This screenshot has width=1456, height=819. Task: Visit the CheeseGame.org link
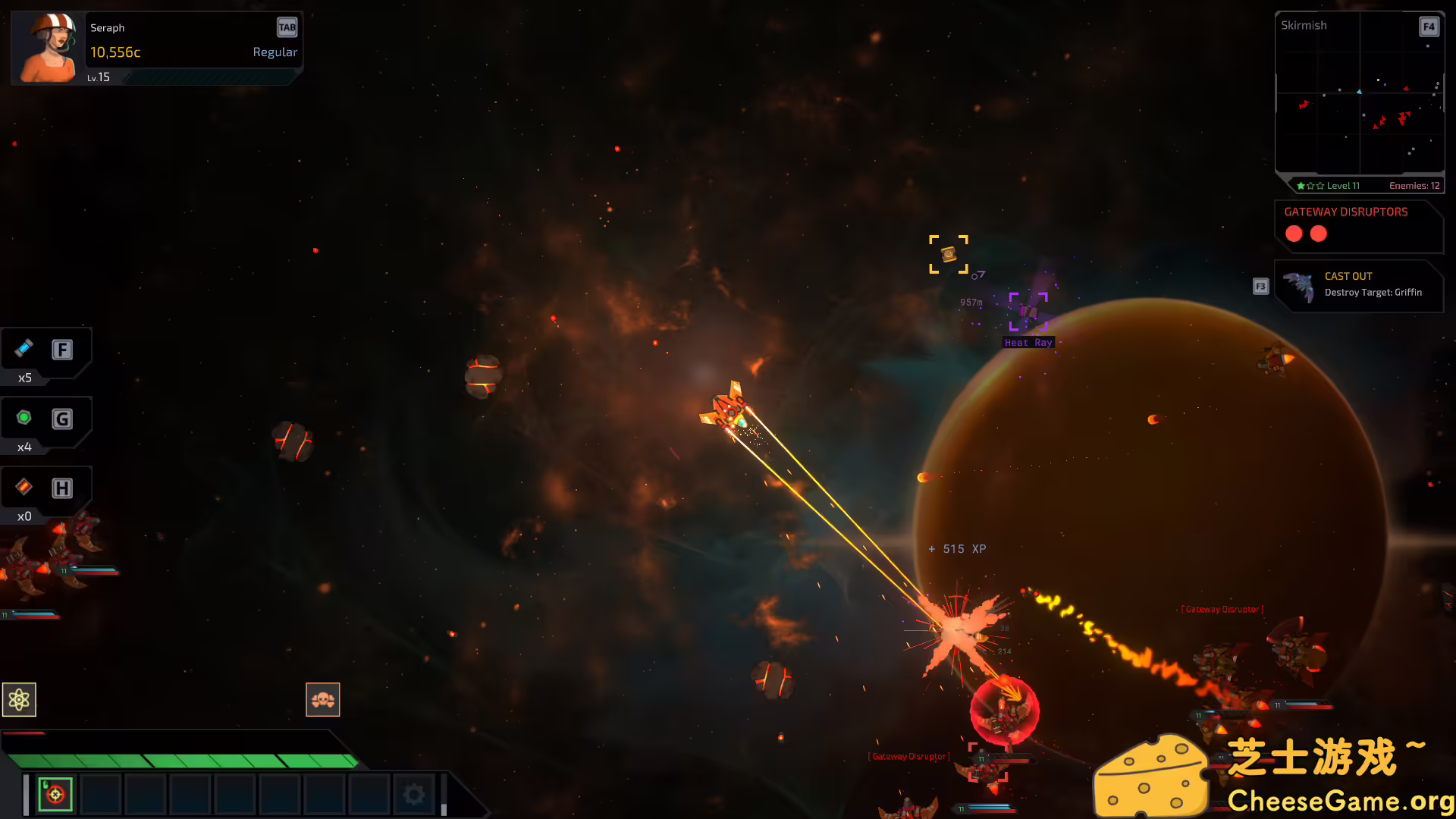[1341, 799]
